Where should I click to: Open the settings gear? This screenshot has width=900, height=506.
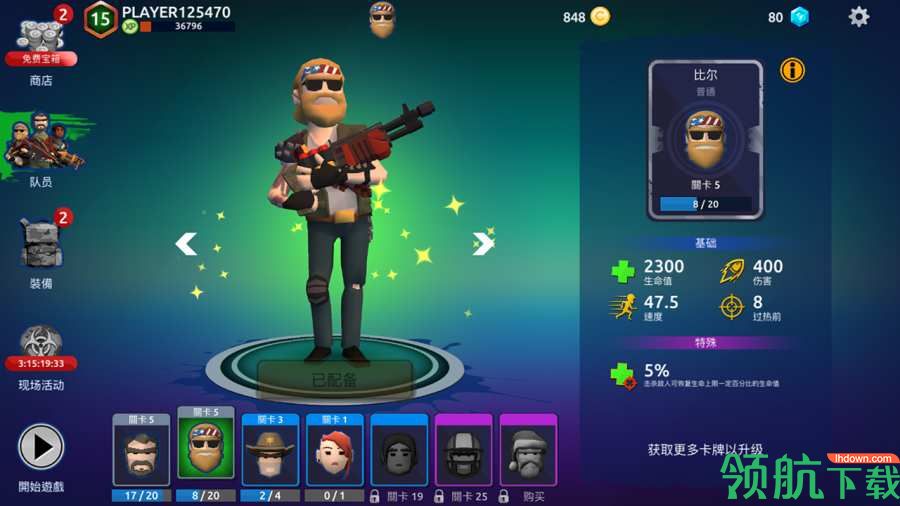[859, 16]
